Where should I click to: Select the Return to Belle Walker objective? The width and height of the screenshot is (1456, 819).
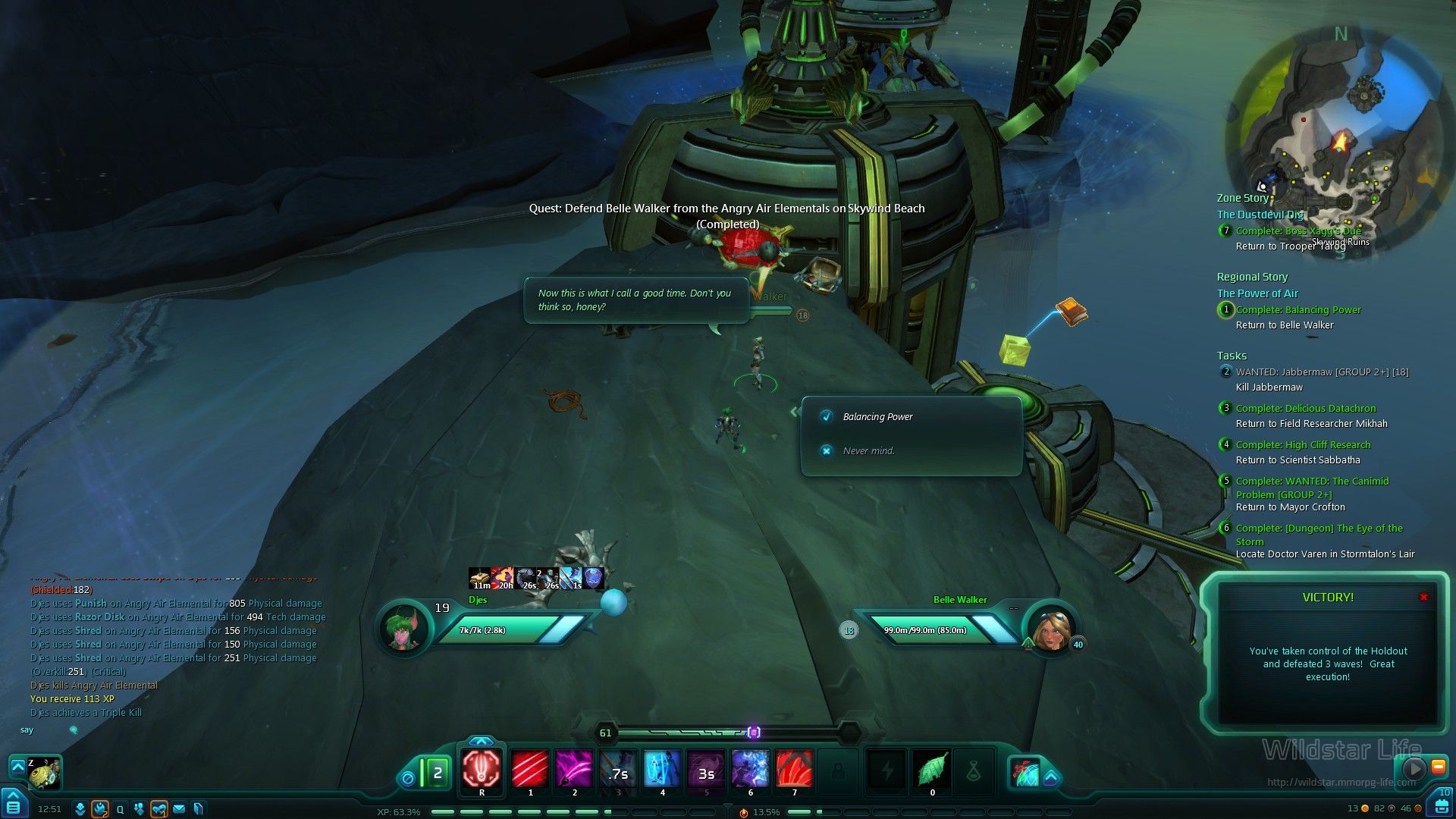tap(1284, 325)
